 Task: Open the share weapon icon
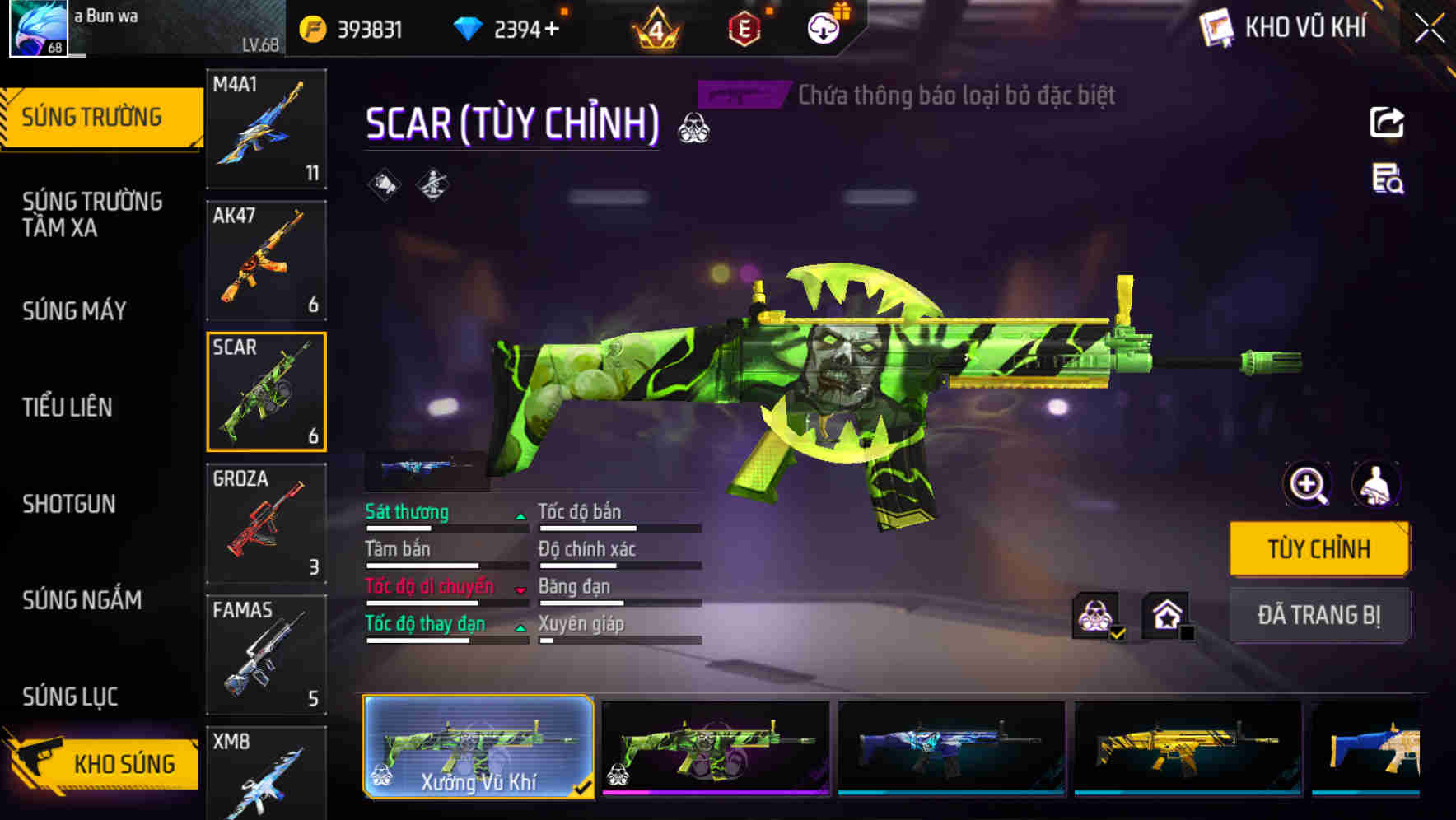(x=1388, y=122)
